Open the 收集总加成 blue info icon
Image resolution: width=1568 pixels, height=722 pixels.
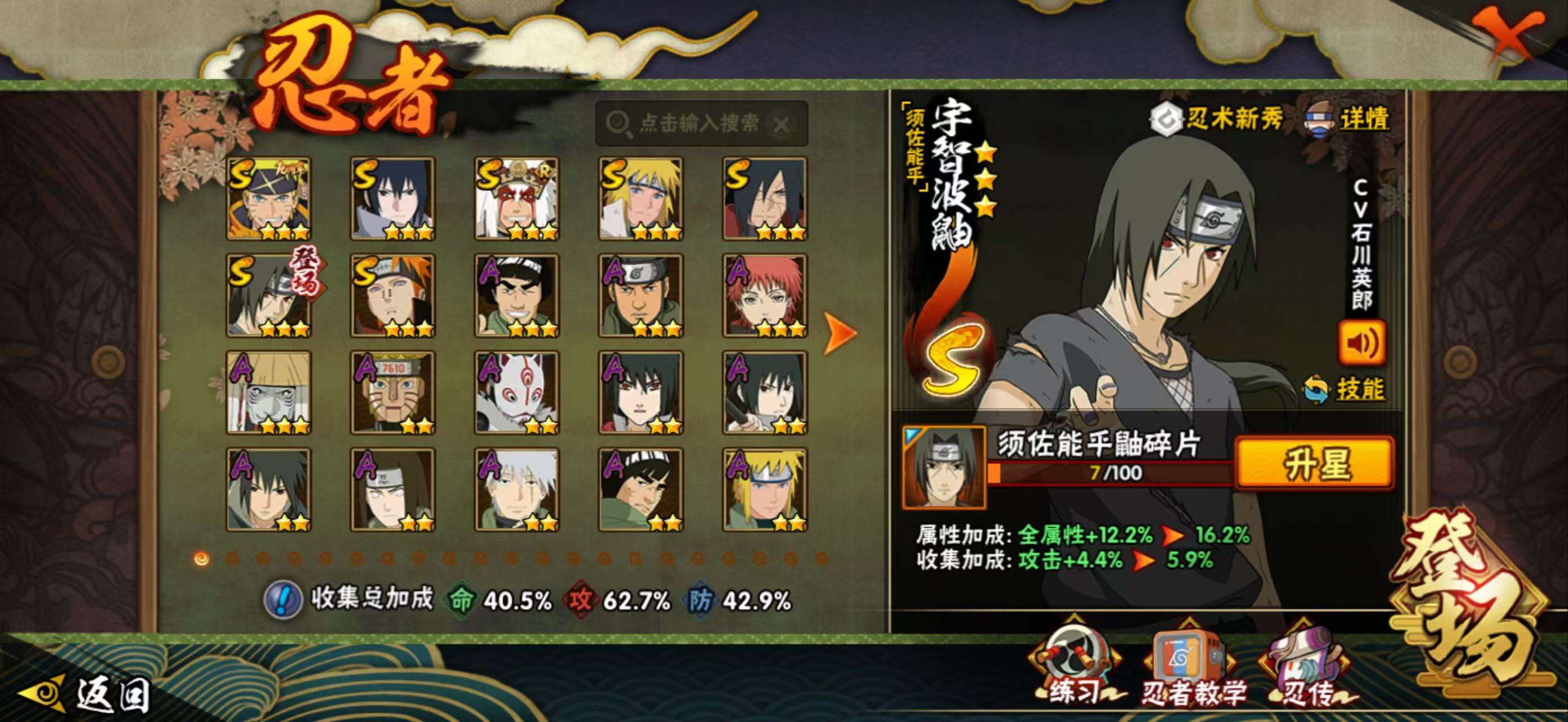point(282,599)
